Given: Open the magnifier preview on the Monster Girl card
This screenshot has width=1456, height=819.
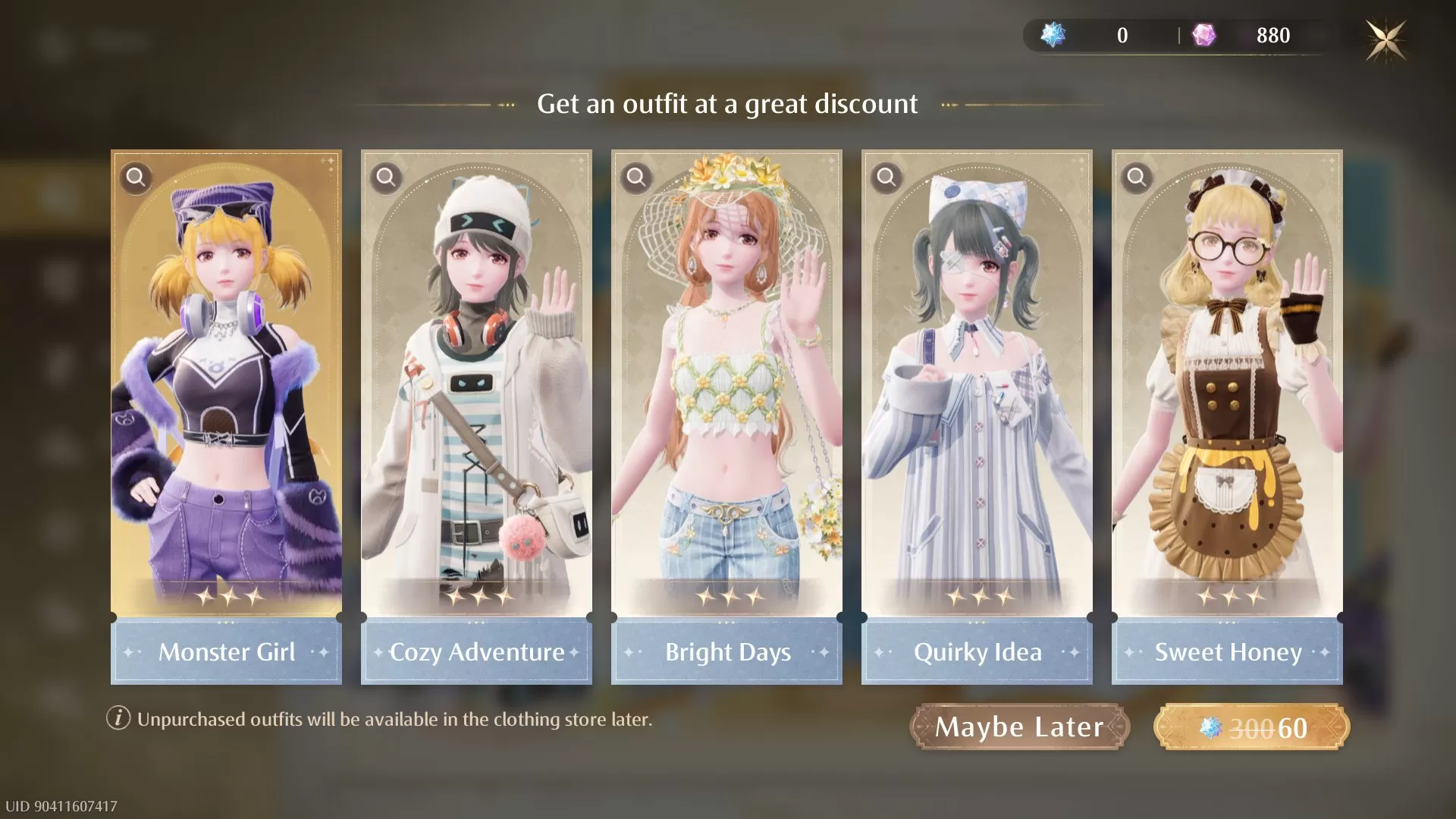Looking at the screenshot, I should (x=136, y=178).
